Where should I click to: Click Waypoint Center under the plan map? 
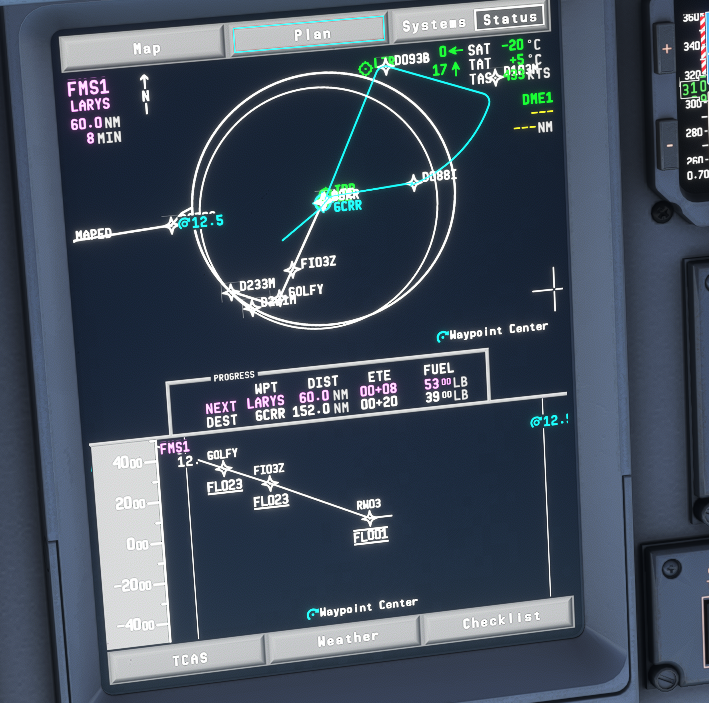pyautogui.click(x=492, y=330)
